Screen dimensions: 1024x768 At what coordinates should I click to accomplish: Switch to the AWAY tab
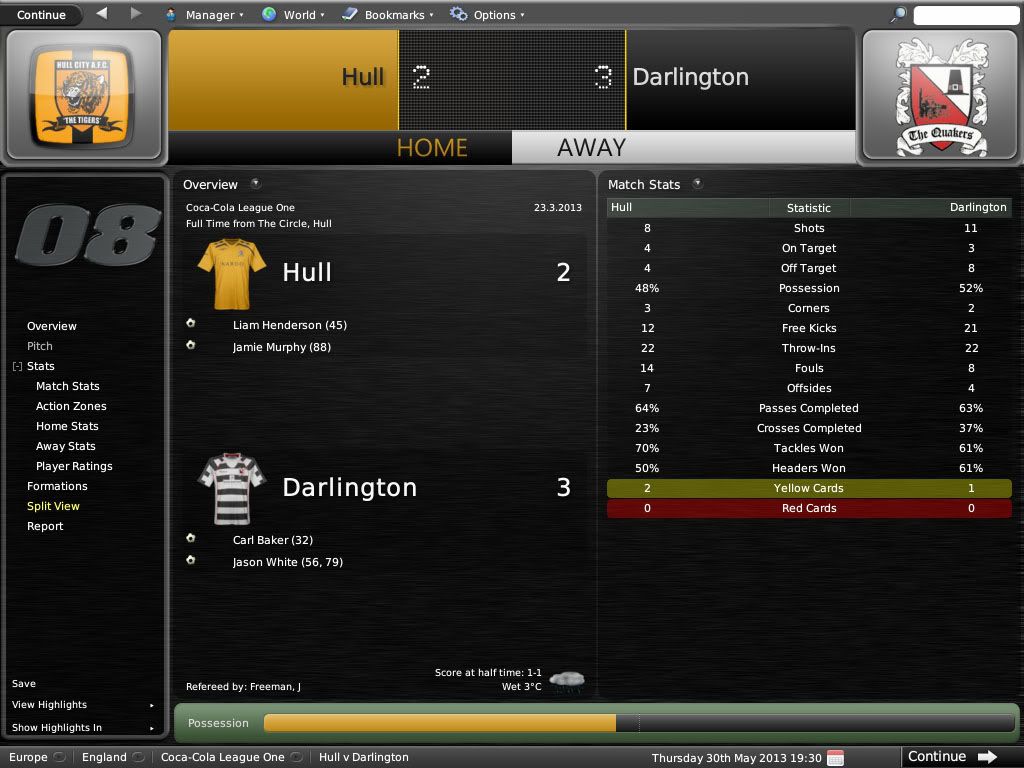(591, 147)
